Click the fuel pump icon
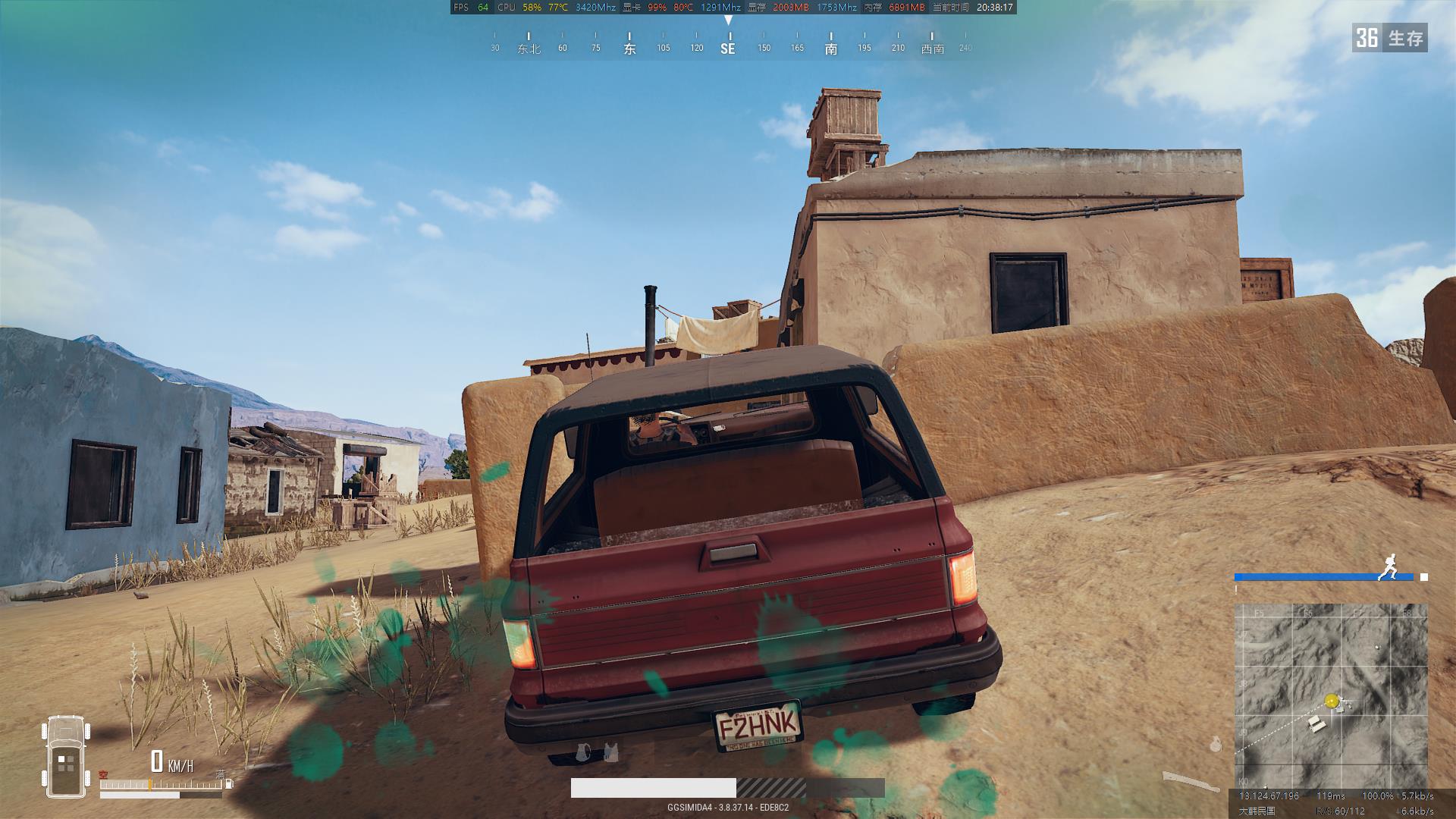The width and height of the screenshot is (1456, 819). 229,784
